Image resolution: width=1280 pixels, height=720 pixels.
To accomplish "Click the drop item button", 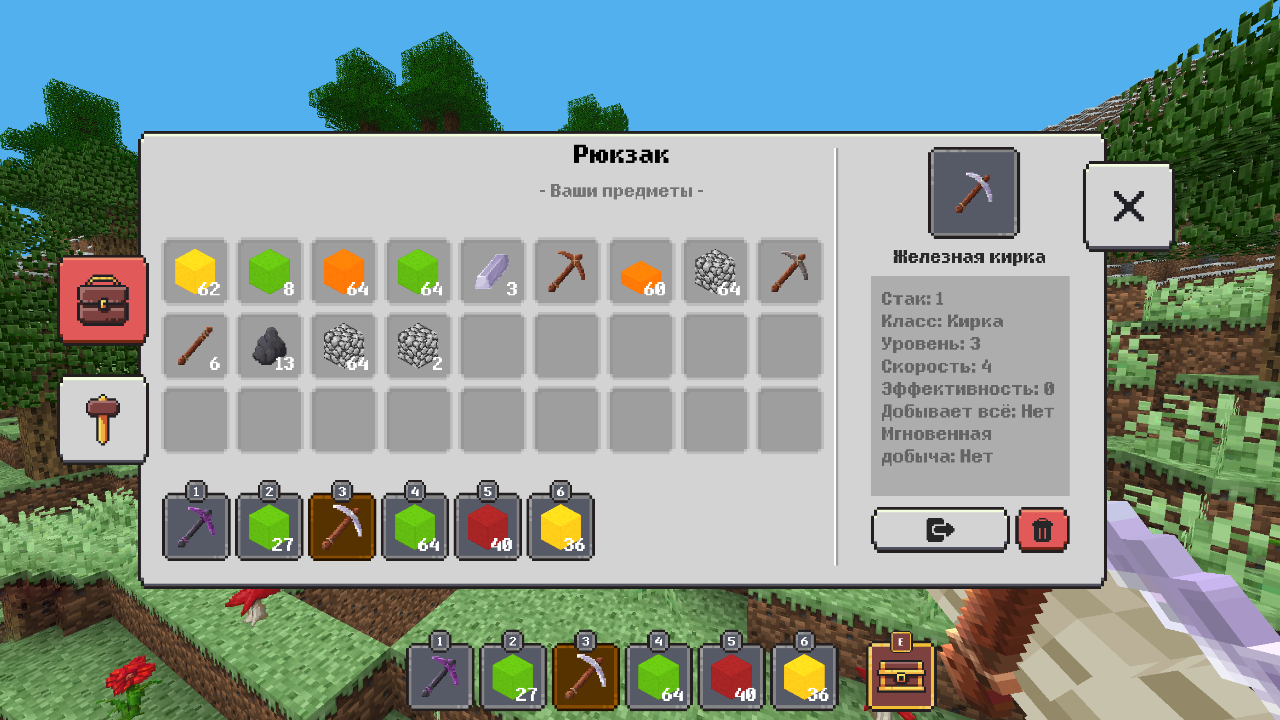I will [x=940, y=529].
